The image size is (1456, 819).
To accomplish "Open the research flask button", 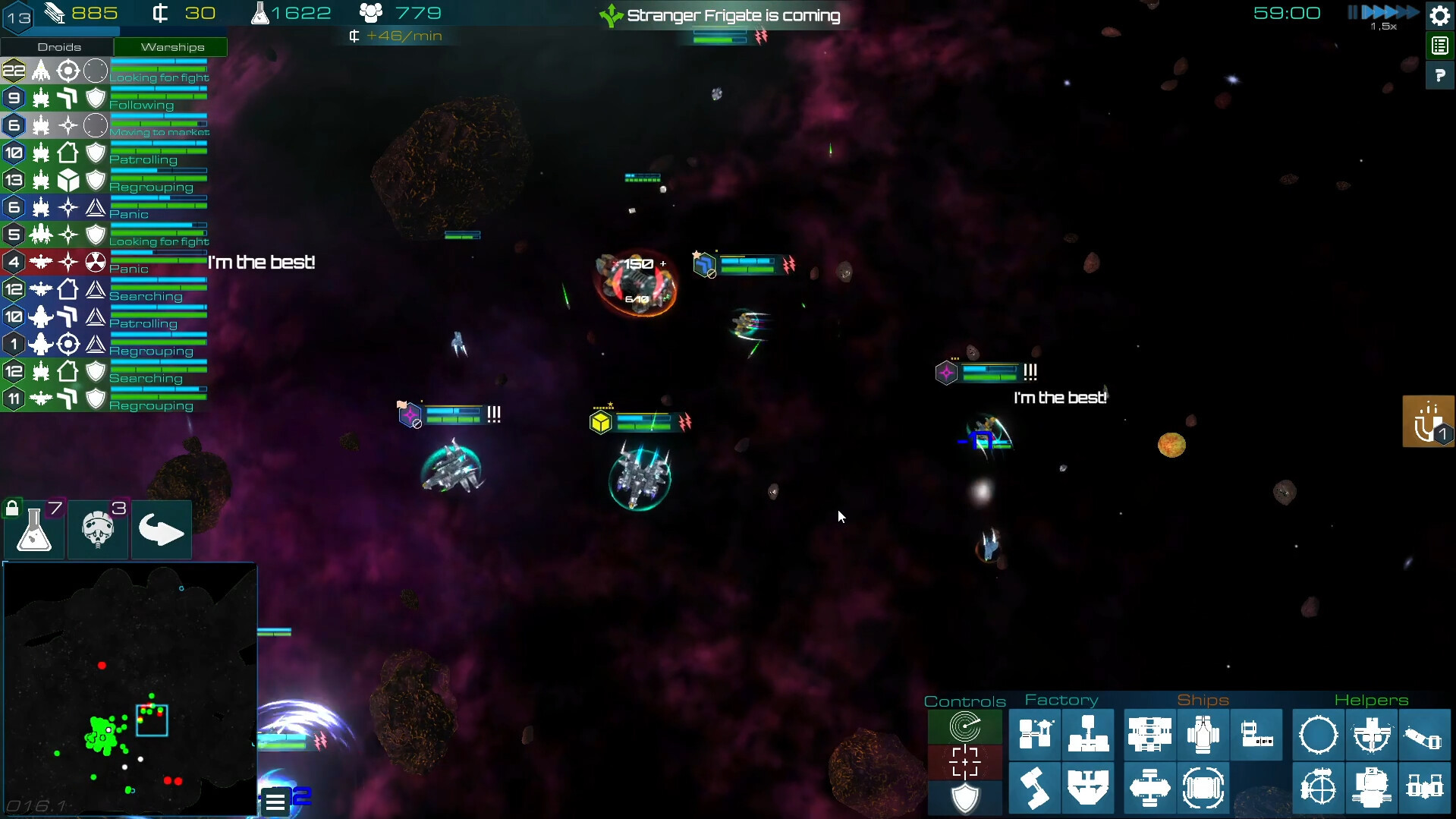I will coord(35,530).
